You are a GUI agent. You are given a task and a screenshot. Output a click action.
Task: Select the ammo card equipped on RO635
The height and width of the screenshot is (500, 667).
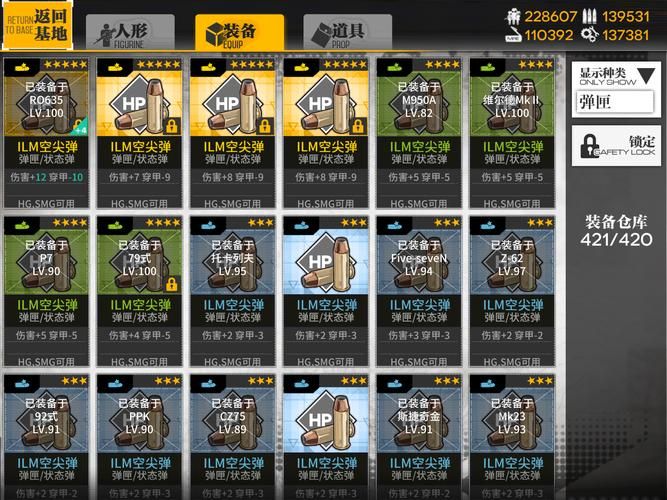47,130
